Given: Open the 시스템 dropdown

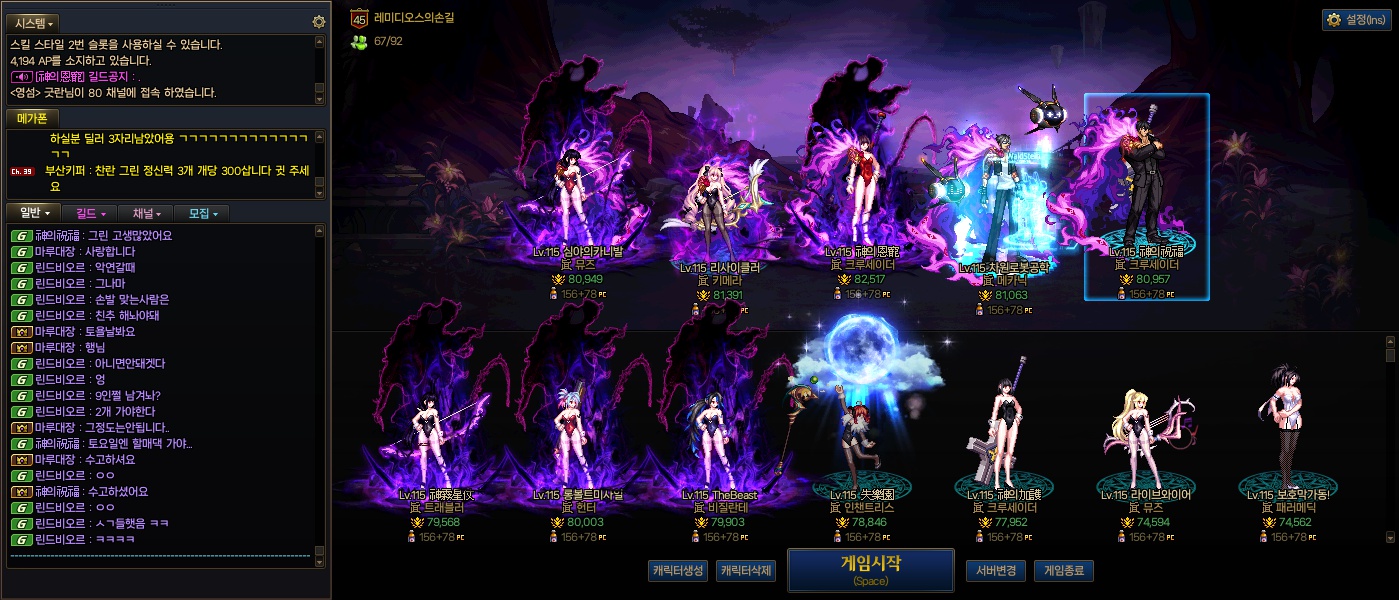Looking at the screenshot, I should pyautogui.click(x=35, y=22).
